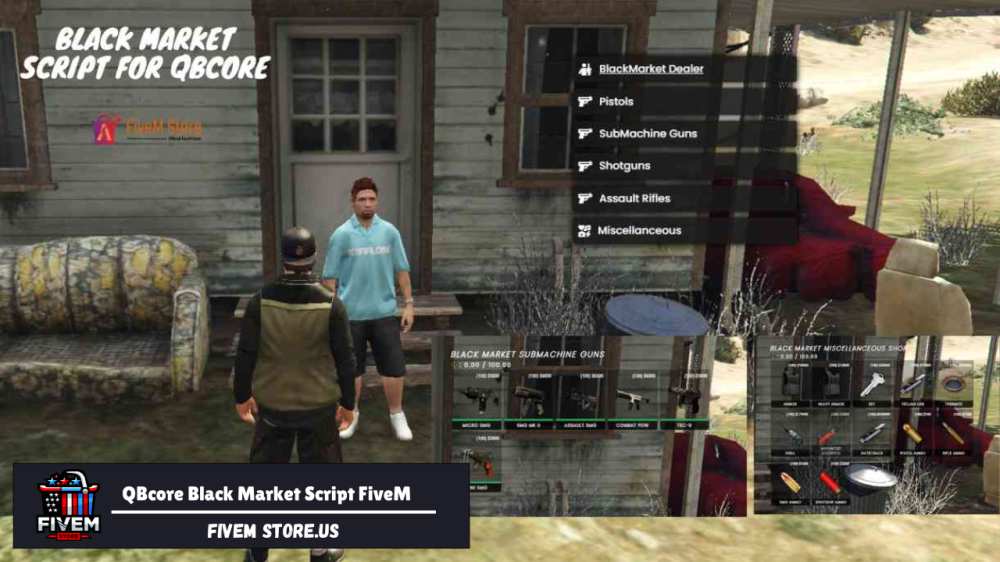Pick the pistol ammo slot
1000x562 pixels.
pos(912,436)
